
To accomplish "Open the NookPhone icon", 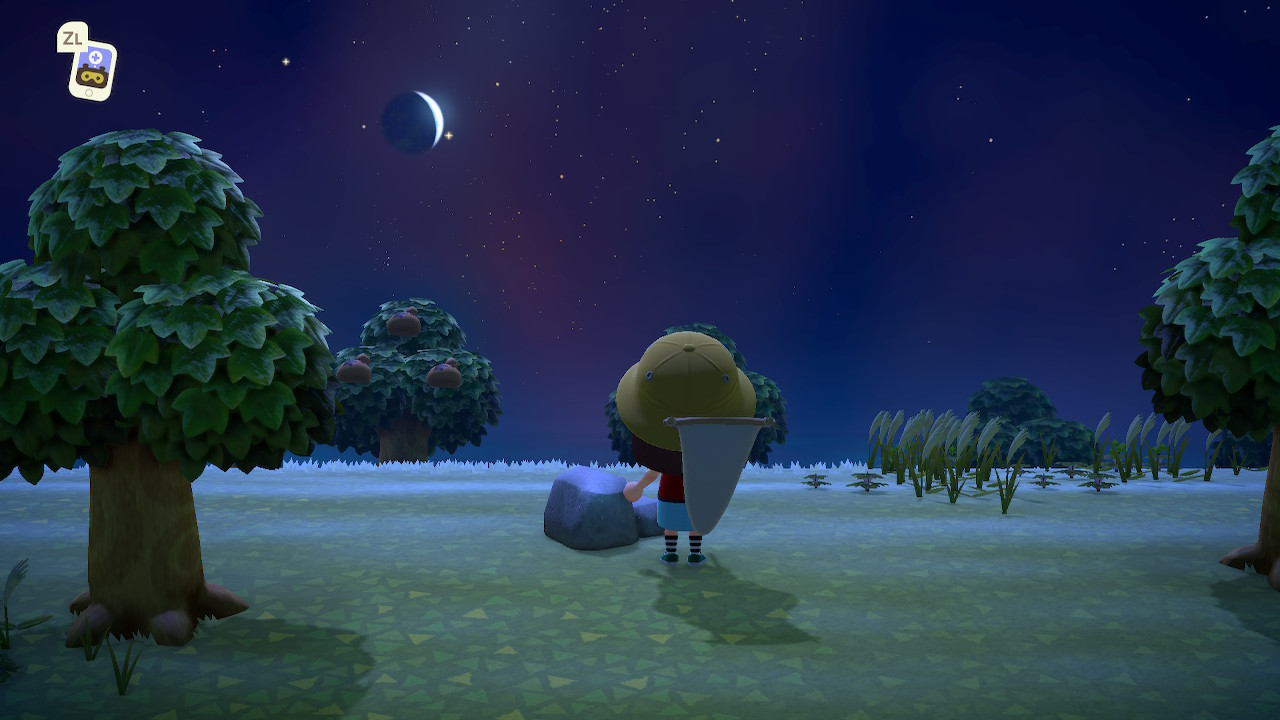I will click(92, 70).
